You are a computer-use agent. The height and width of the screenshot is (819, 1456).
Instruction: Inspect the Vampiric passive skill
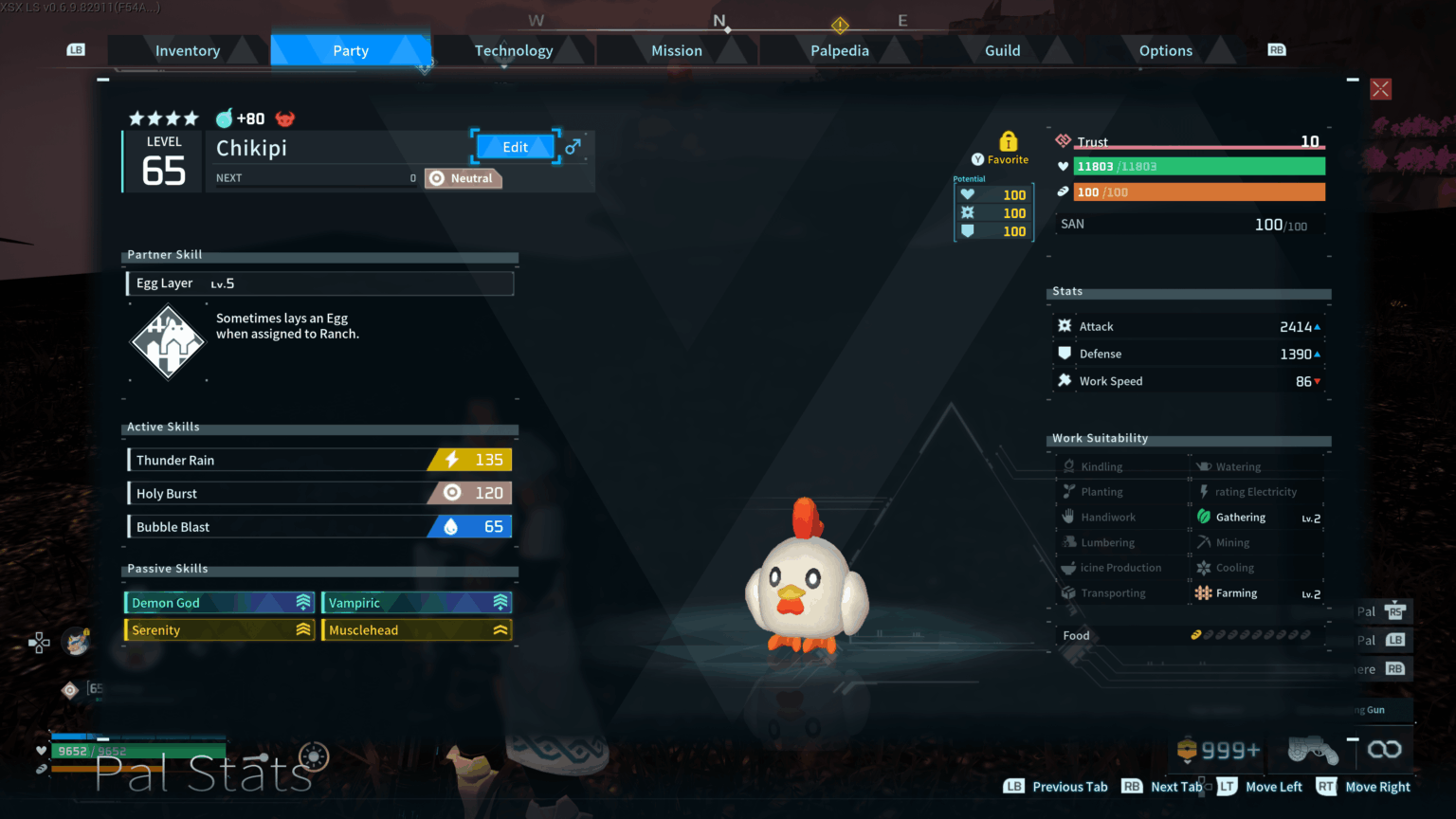coord(417,603)
